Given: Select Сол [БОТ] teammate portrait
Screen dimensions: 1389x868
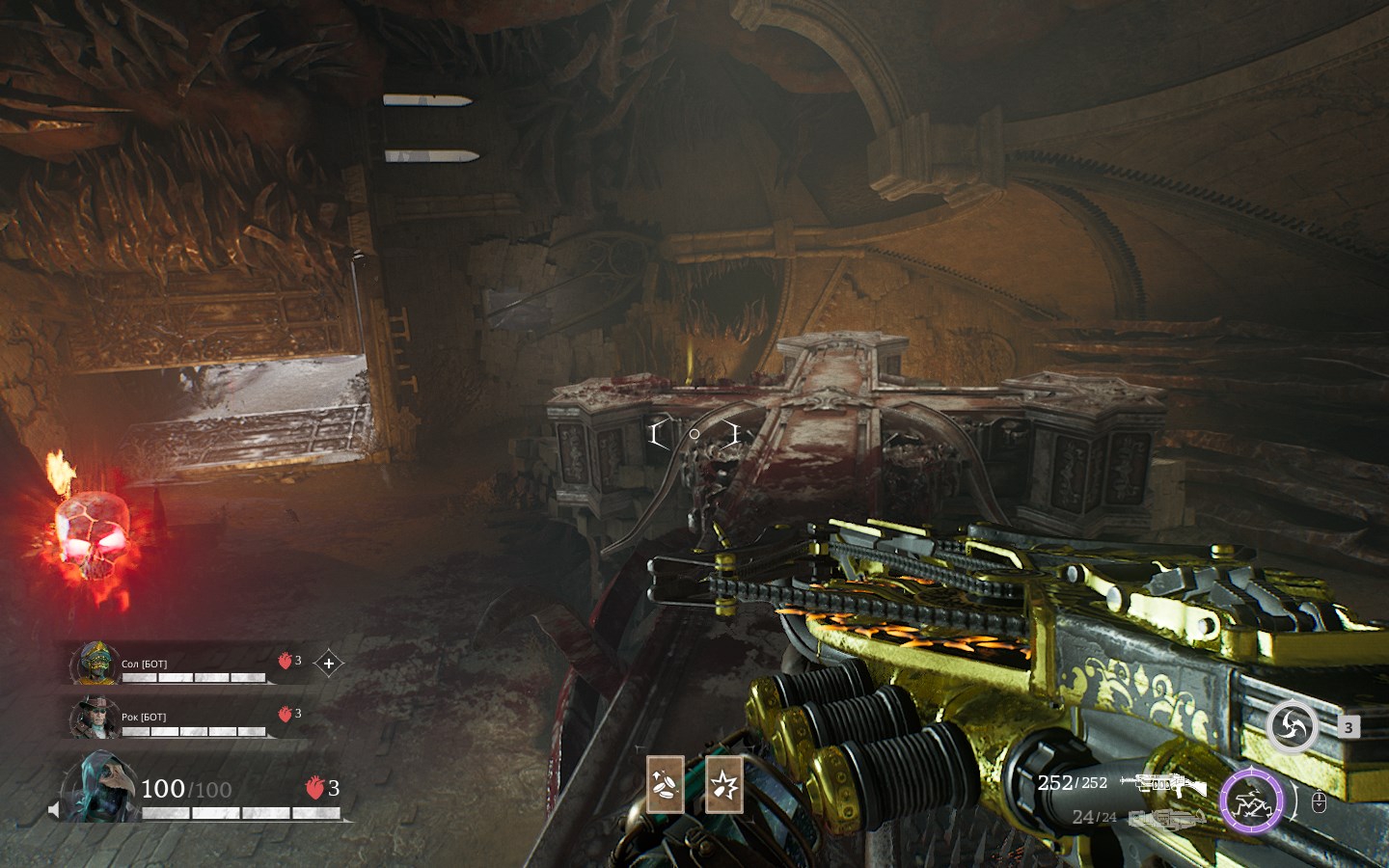Looking at the screenshot, I should [x=95, y=664].
